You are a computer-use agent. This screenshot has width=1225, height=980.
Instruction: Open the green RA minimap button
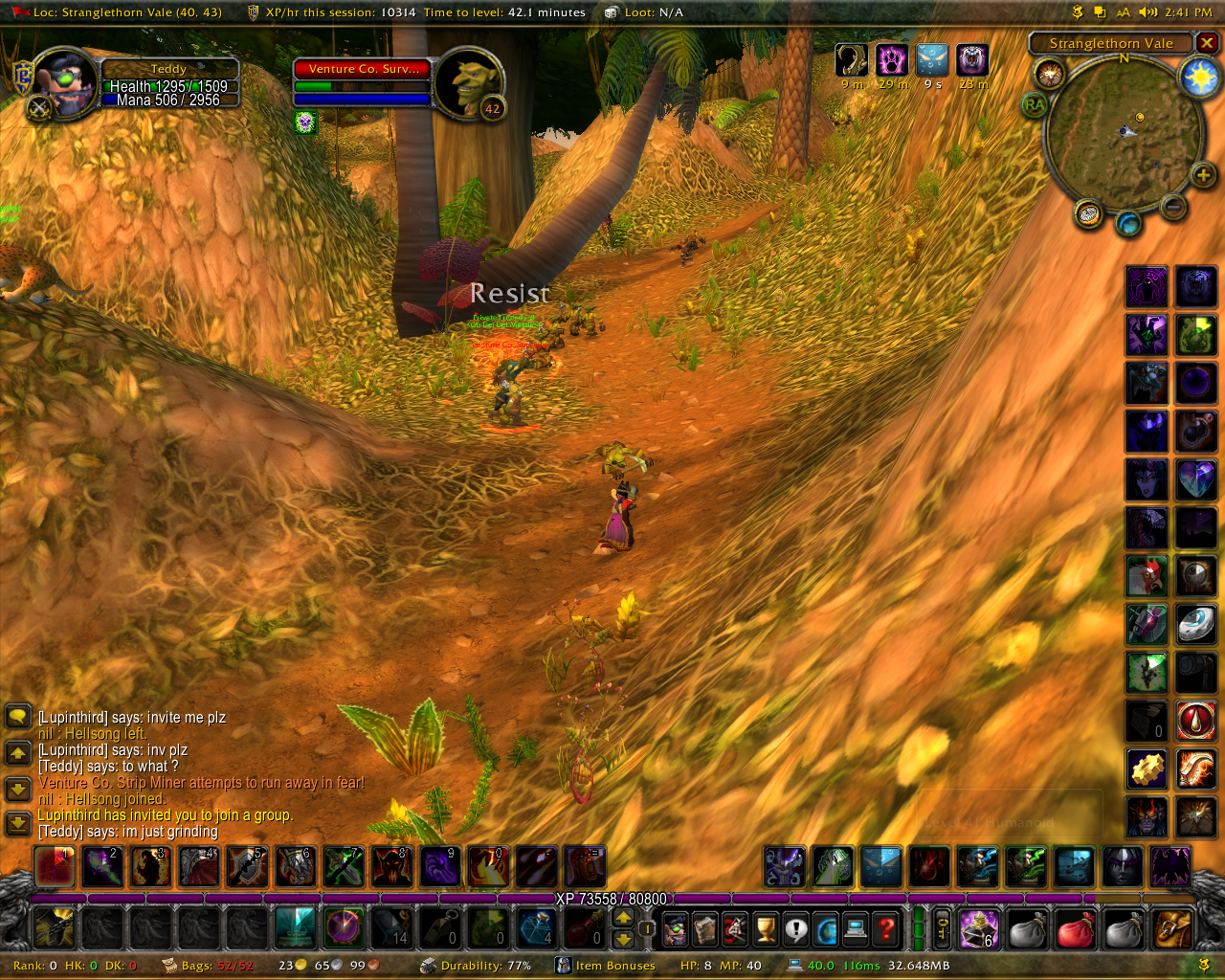1034,104
